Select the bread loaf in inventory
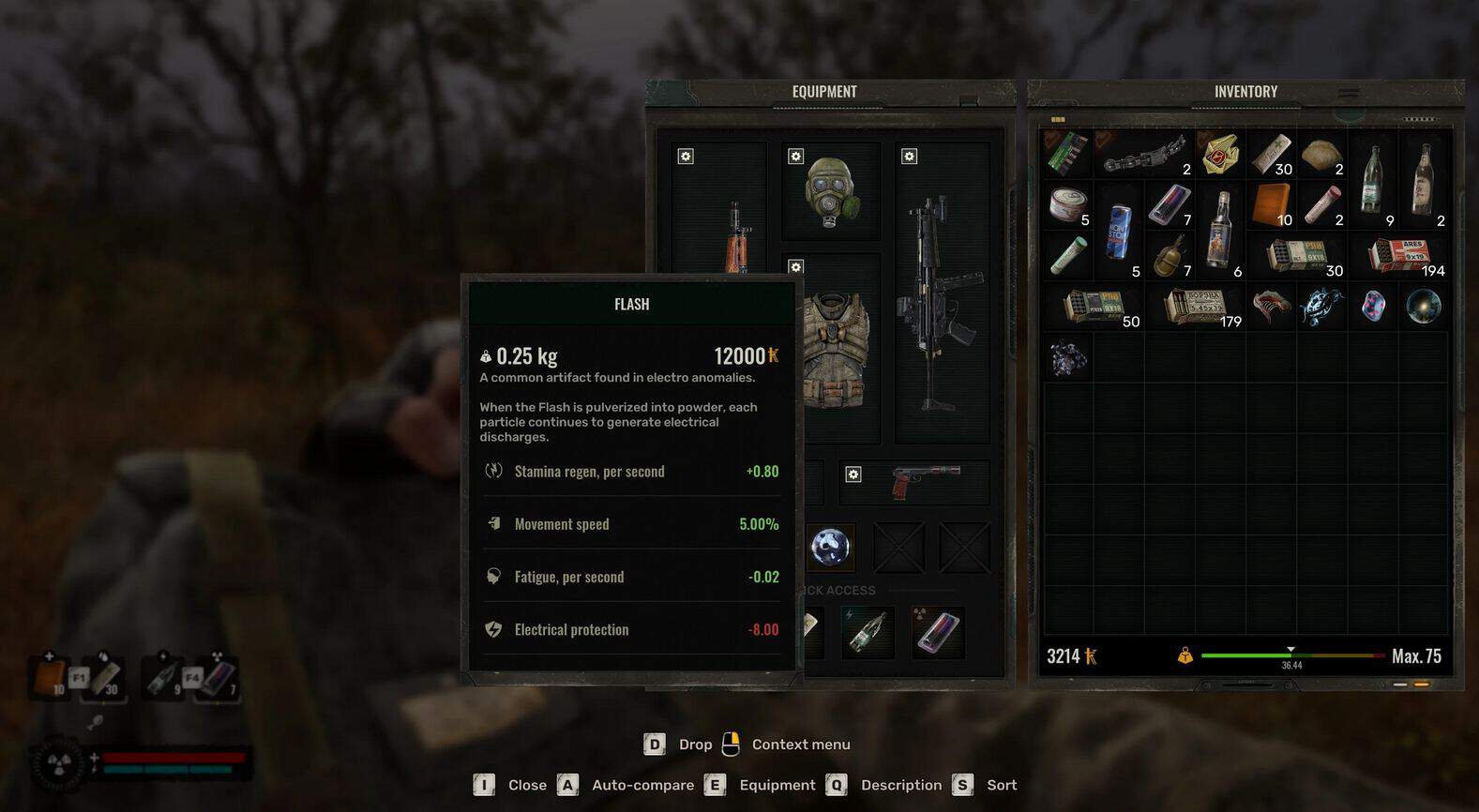Screen dimensions: 1479x812 [1321, 154]
